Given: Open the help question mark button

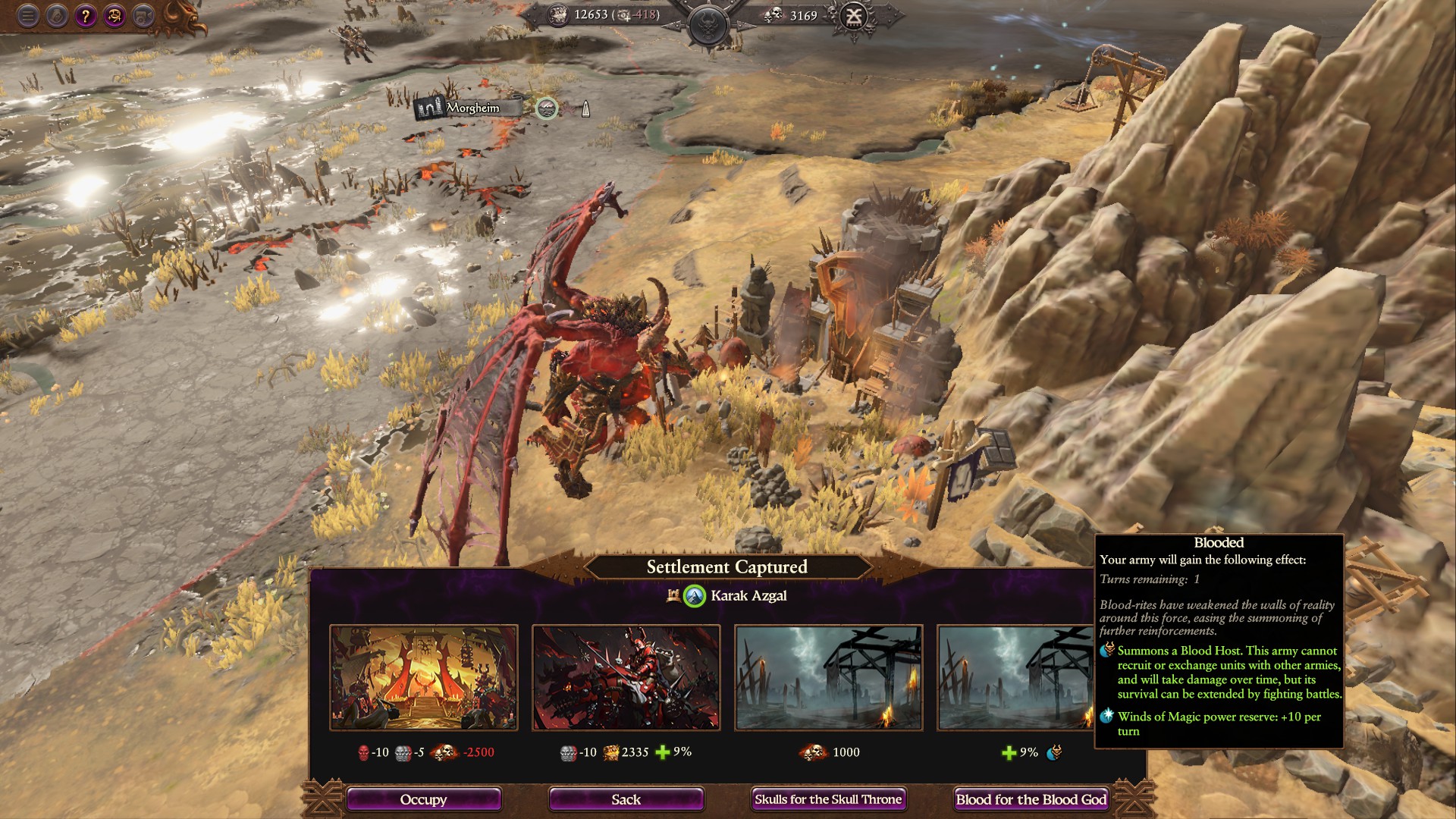Looking at the screenshot, I should tap(86, 15).
